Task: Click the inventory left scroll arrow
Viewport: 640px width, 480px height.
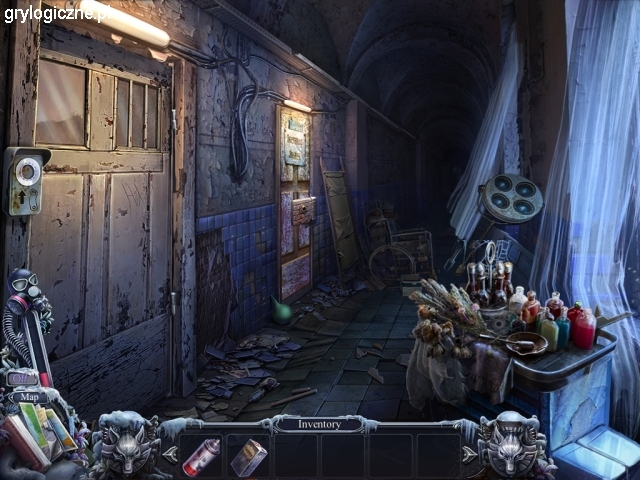Action: 168,455
